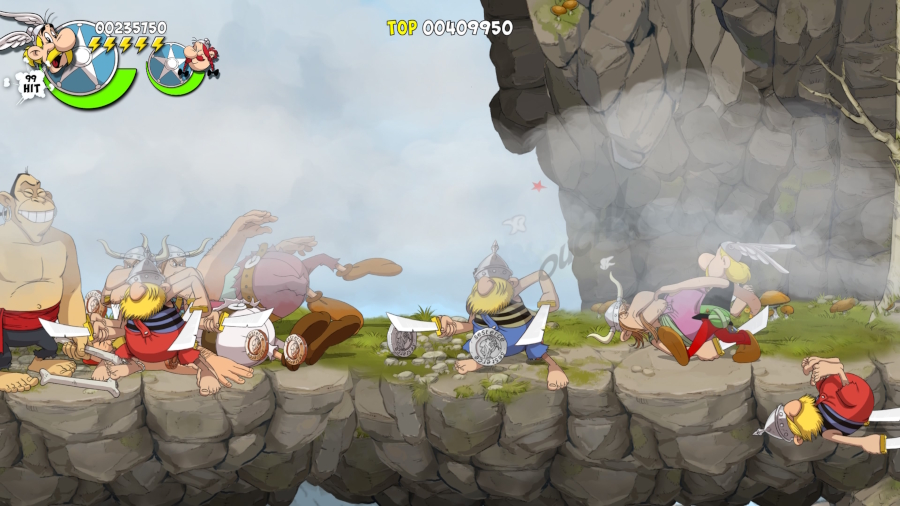This screenshot has height=506, width=900.
Task: Select the Obelix character portrait
Action: click(201, 57)
